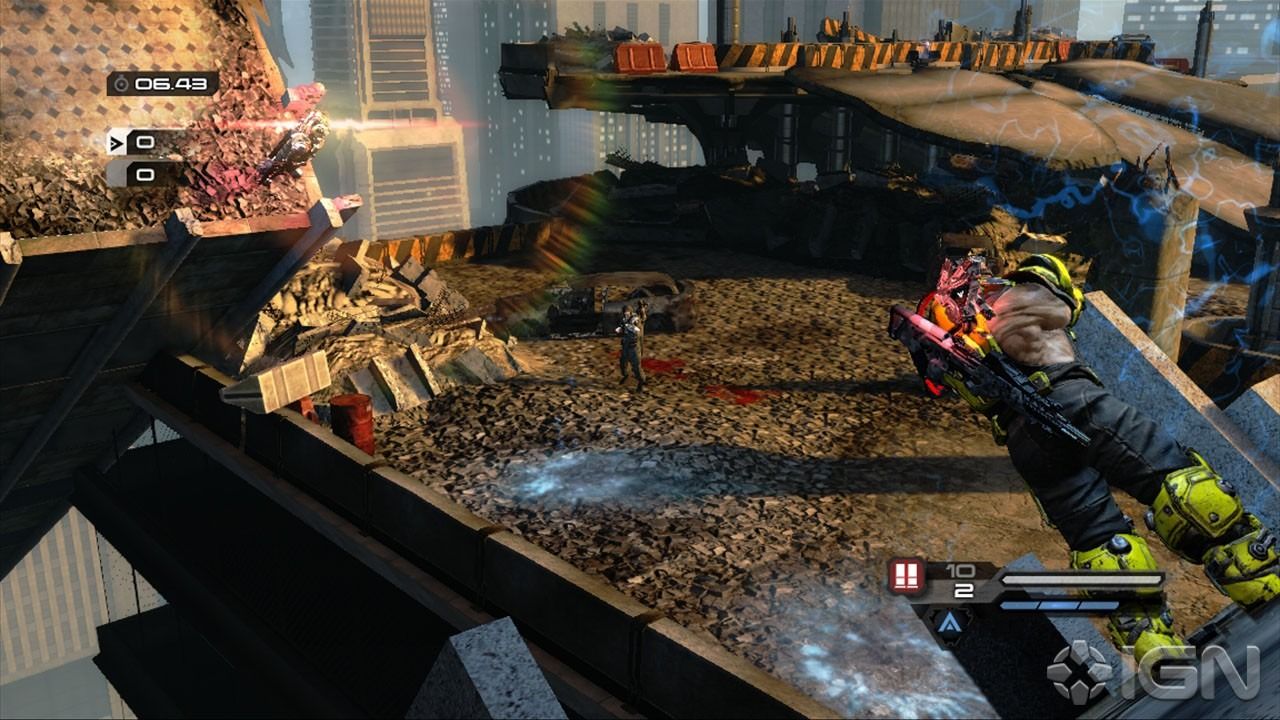Select the red ammo magazine icon

(x=906, y=577)
